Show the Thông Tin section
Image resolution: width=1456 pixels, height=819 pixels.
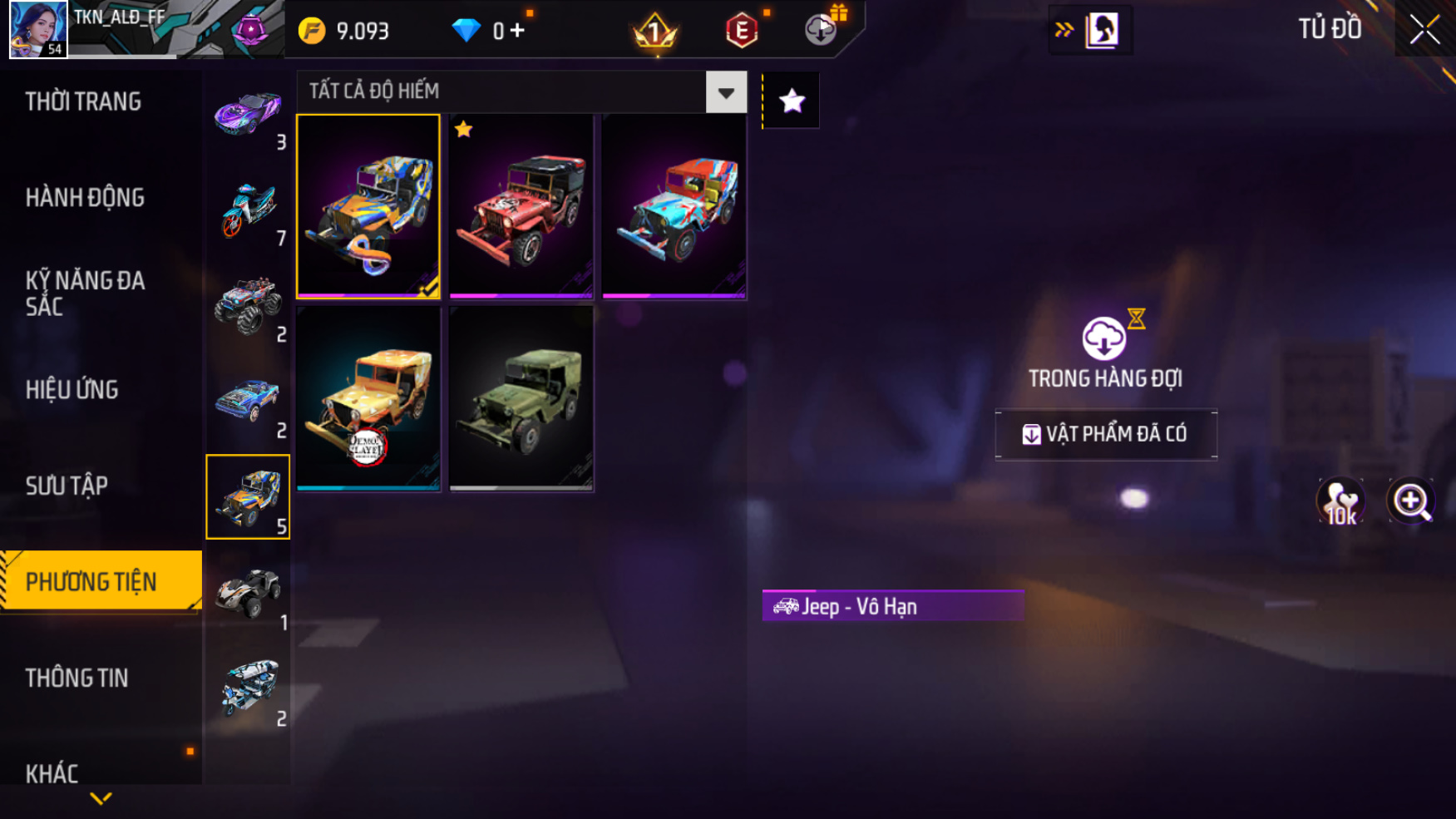(x=77, y=678)
